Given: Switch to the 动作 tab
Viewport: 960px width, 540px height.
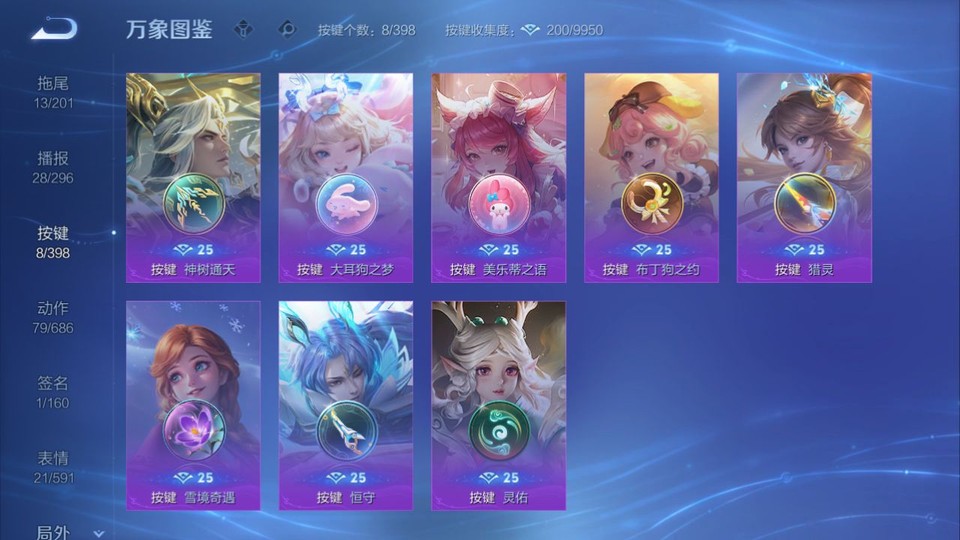Looking at the screenshot, I should click(54, 318).
